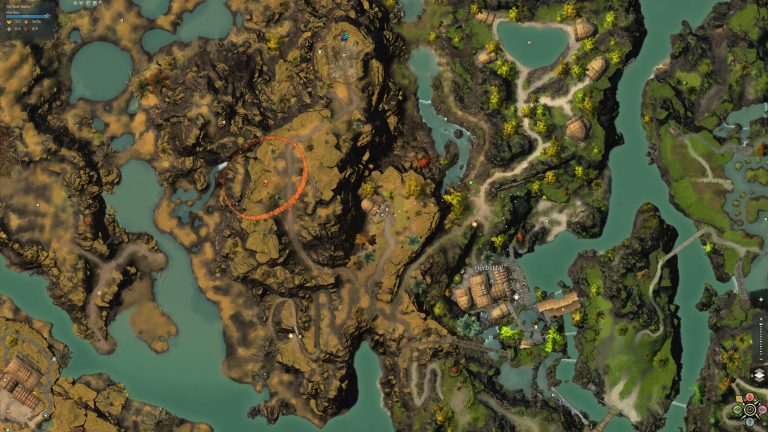Image resolution: width=768 pixels, height=432 pixels.
Task: Click the orange event circle on the map
Action: (264, 178)
